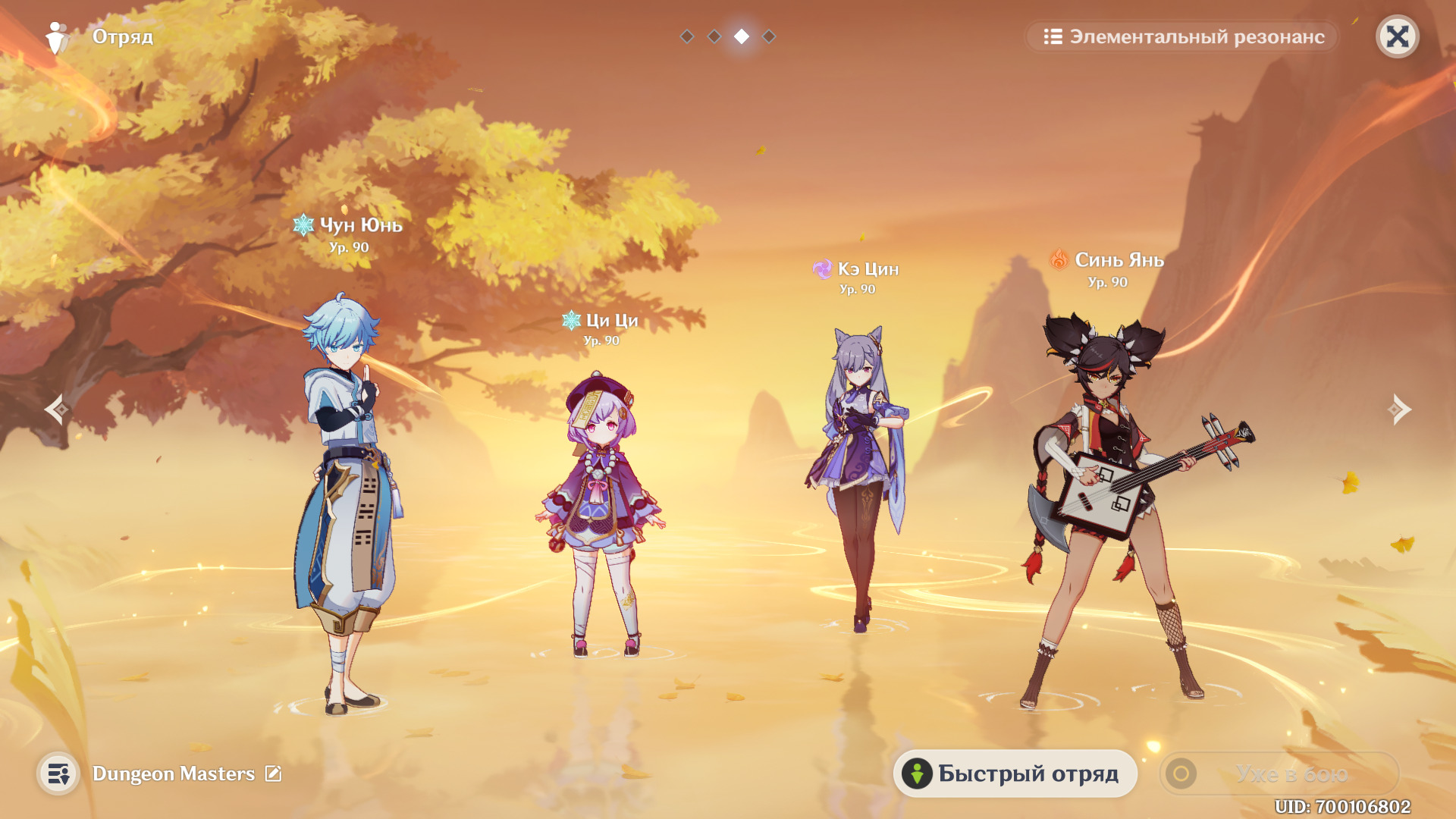Viewport: 1456px width, 819px height.
Task: Edit the Dungeon Masters party name
Action: [273, 773]
